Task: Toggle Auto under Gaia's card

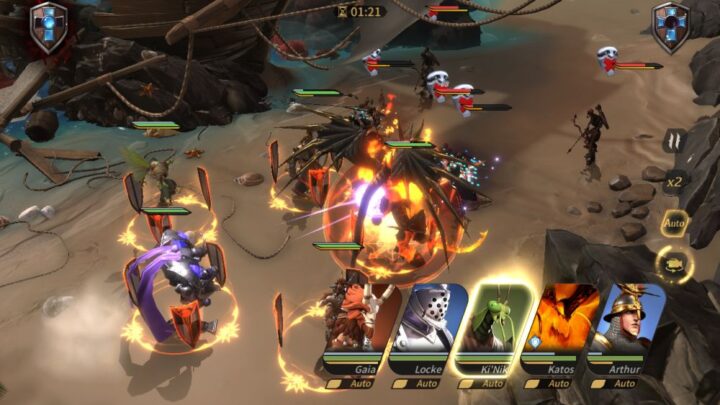Action: click(x=353, y=383)
